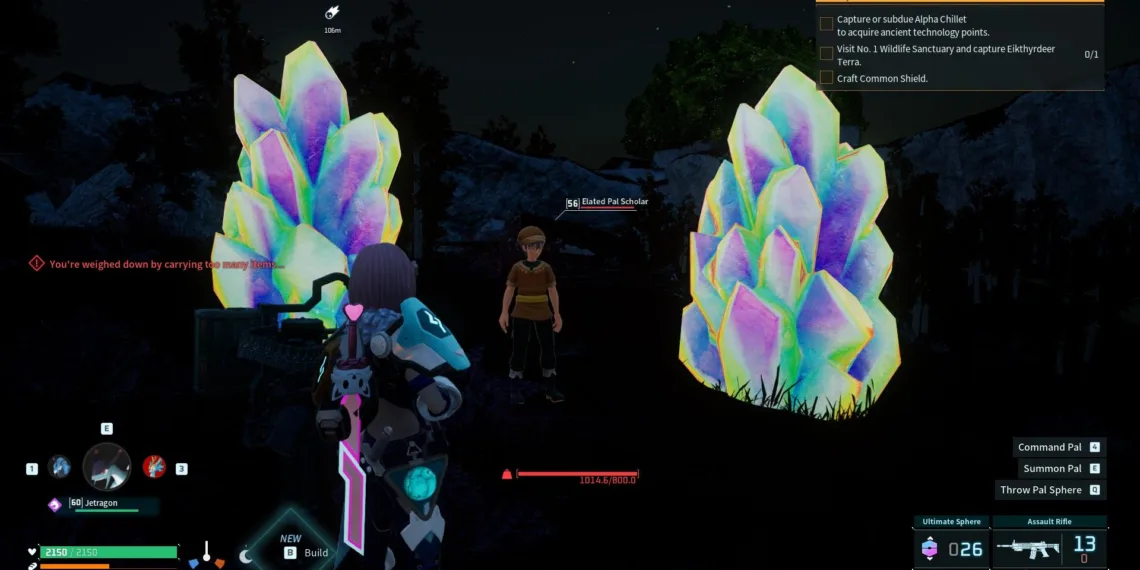
Task: Choose the red-backed pal icon right of Jetragon
Action: (154, 466)
